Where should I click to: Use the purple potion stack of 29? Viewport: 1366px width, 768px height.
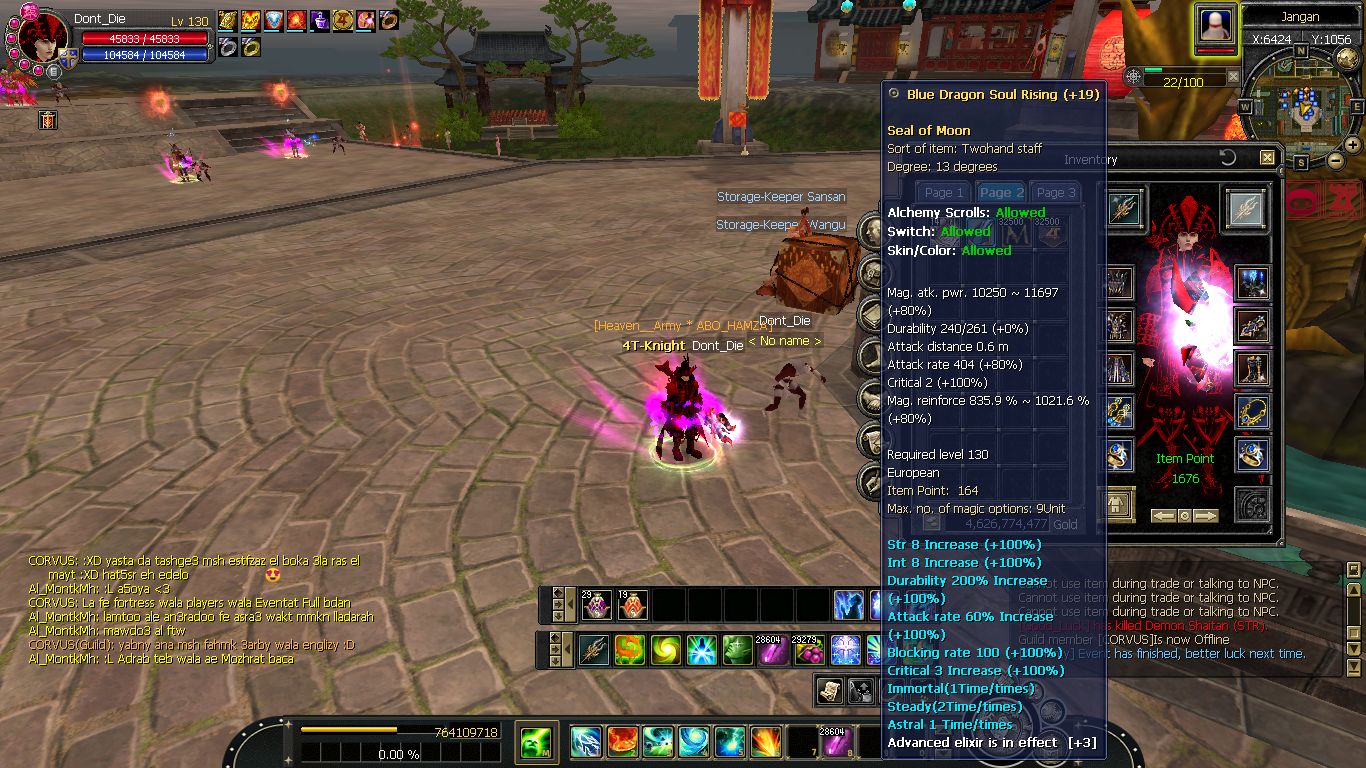pos(597,604)
